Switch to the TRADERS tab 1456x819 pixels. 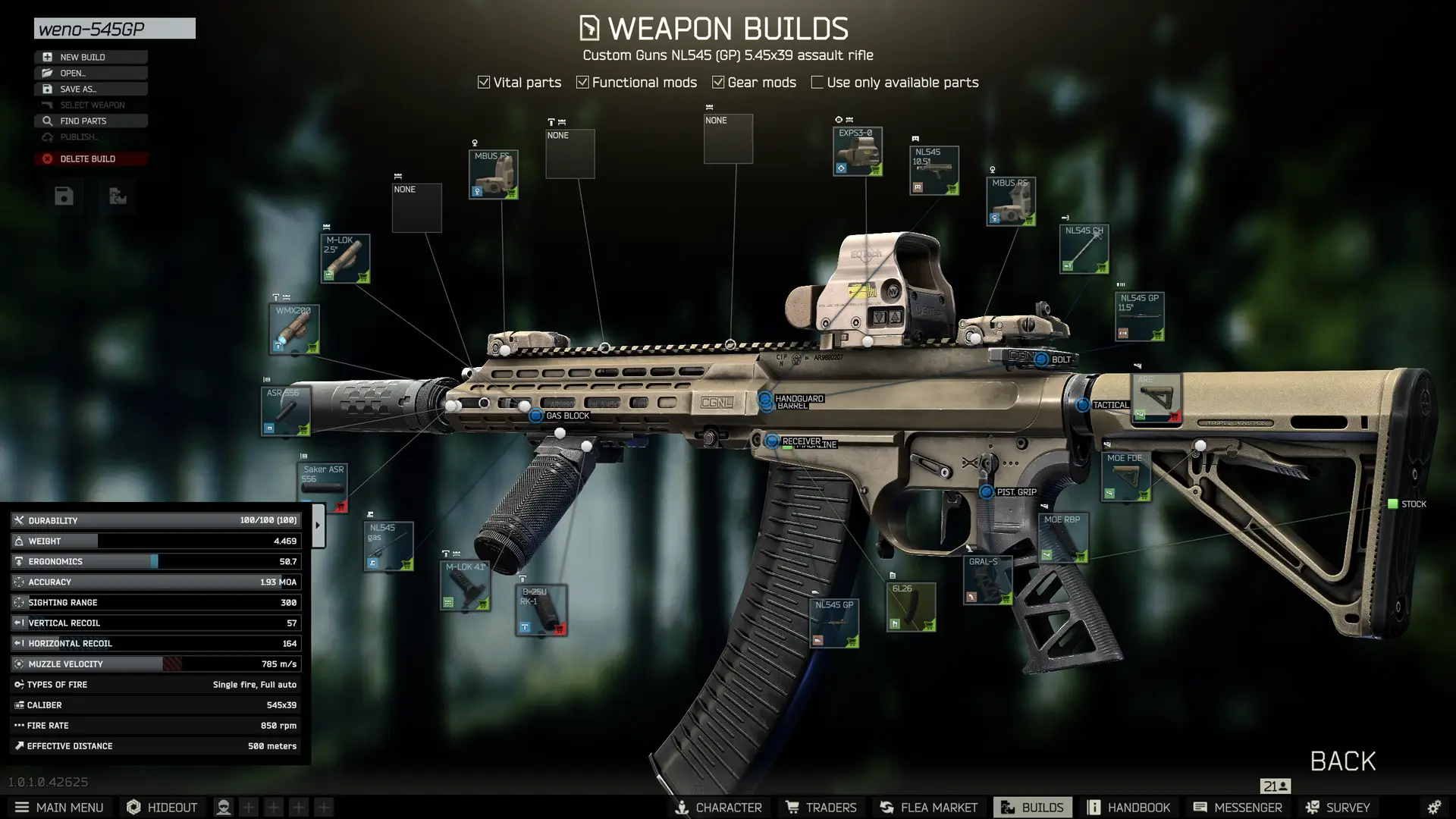821,807
